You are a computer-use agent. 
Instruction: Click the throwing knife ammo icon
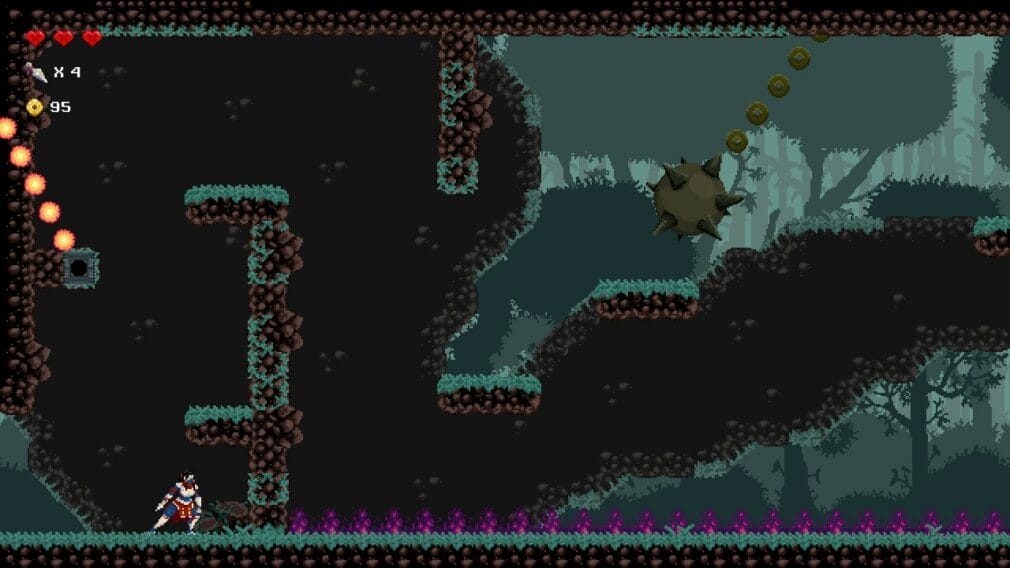pyautogui.click(x=37, y=72)
